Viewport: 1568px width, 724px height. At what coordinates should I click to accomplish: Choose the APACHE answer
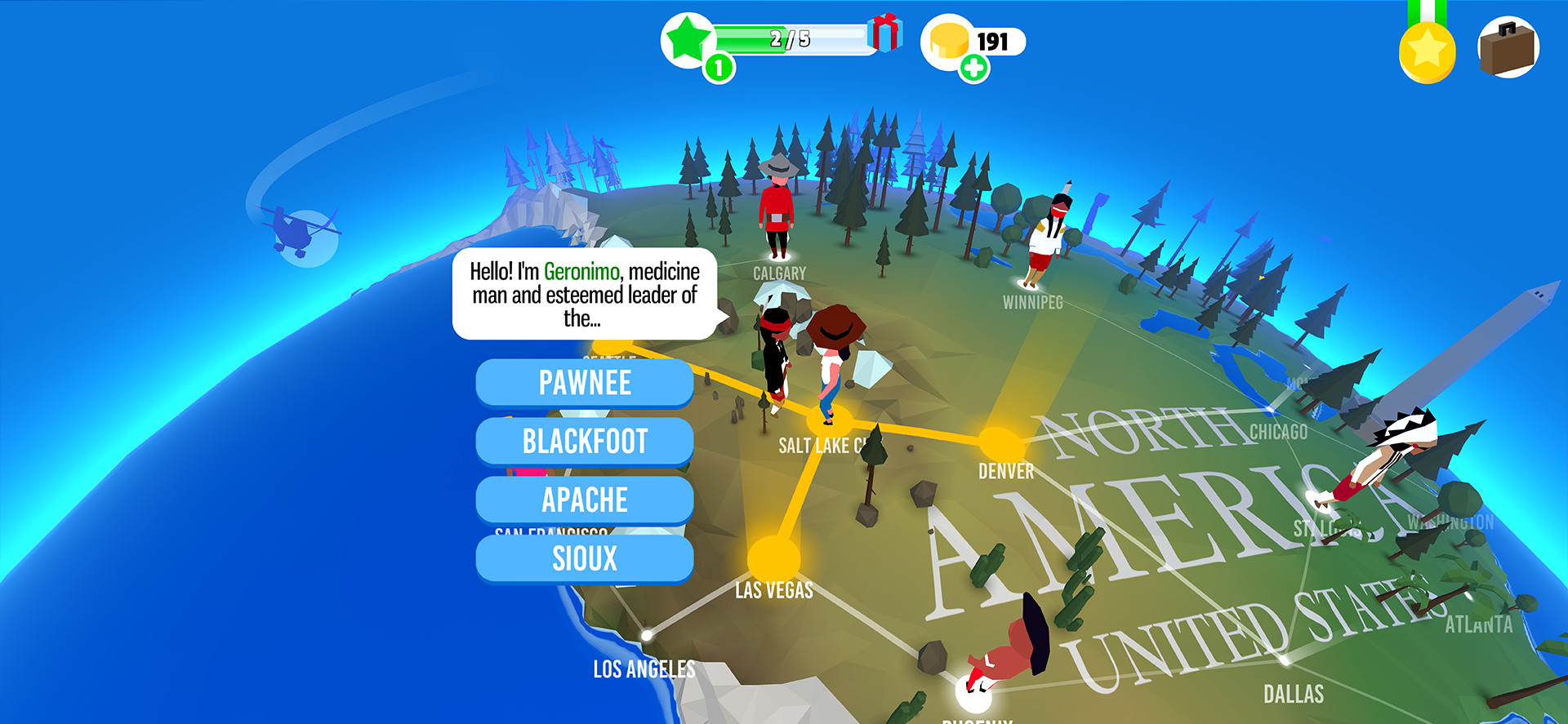(x=585, y=500)
